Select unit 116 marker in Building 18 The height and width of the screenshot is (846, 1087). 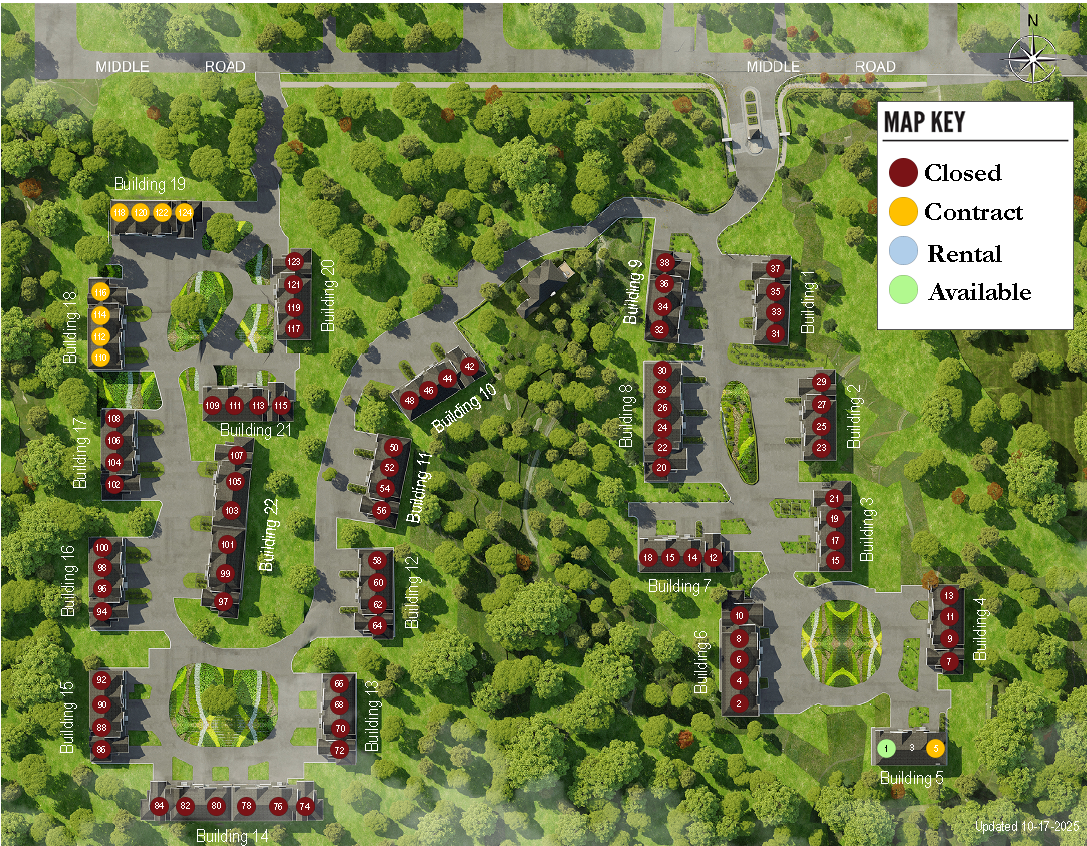pyautogui.click(x=100, y=292)
